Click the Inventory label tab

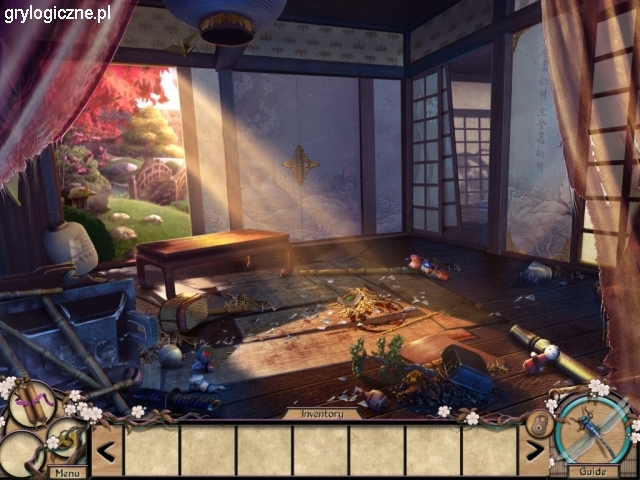320,413
